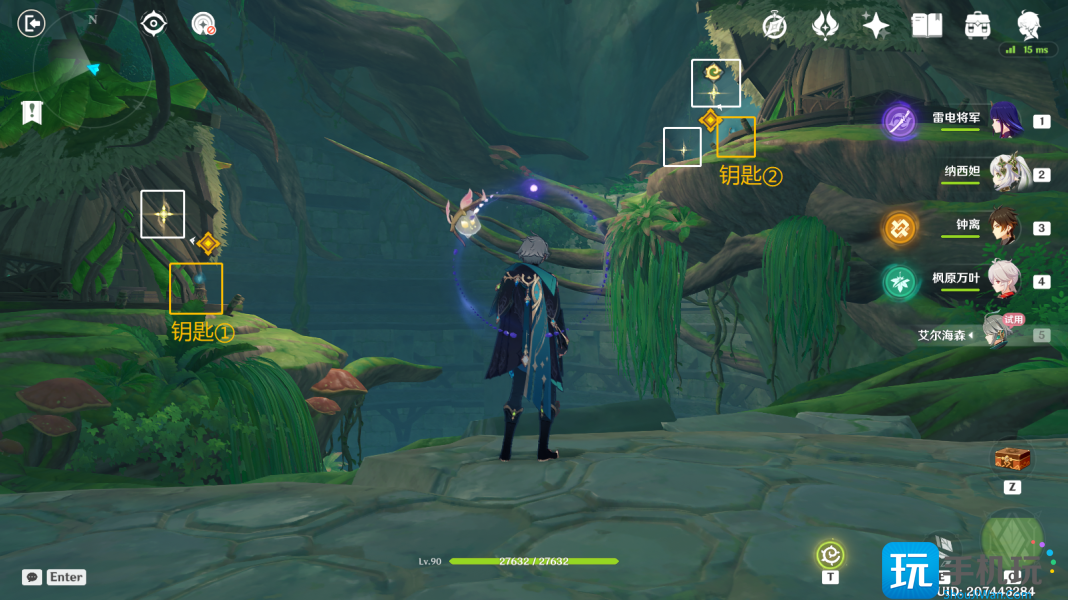Switch to party member 钟离
Image resolution: width=1068 pixels, height=600 pixels.
tap(1003, 227)
